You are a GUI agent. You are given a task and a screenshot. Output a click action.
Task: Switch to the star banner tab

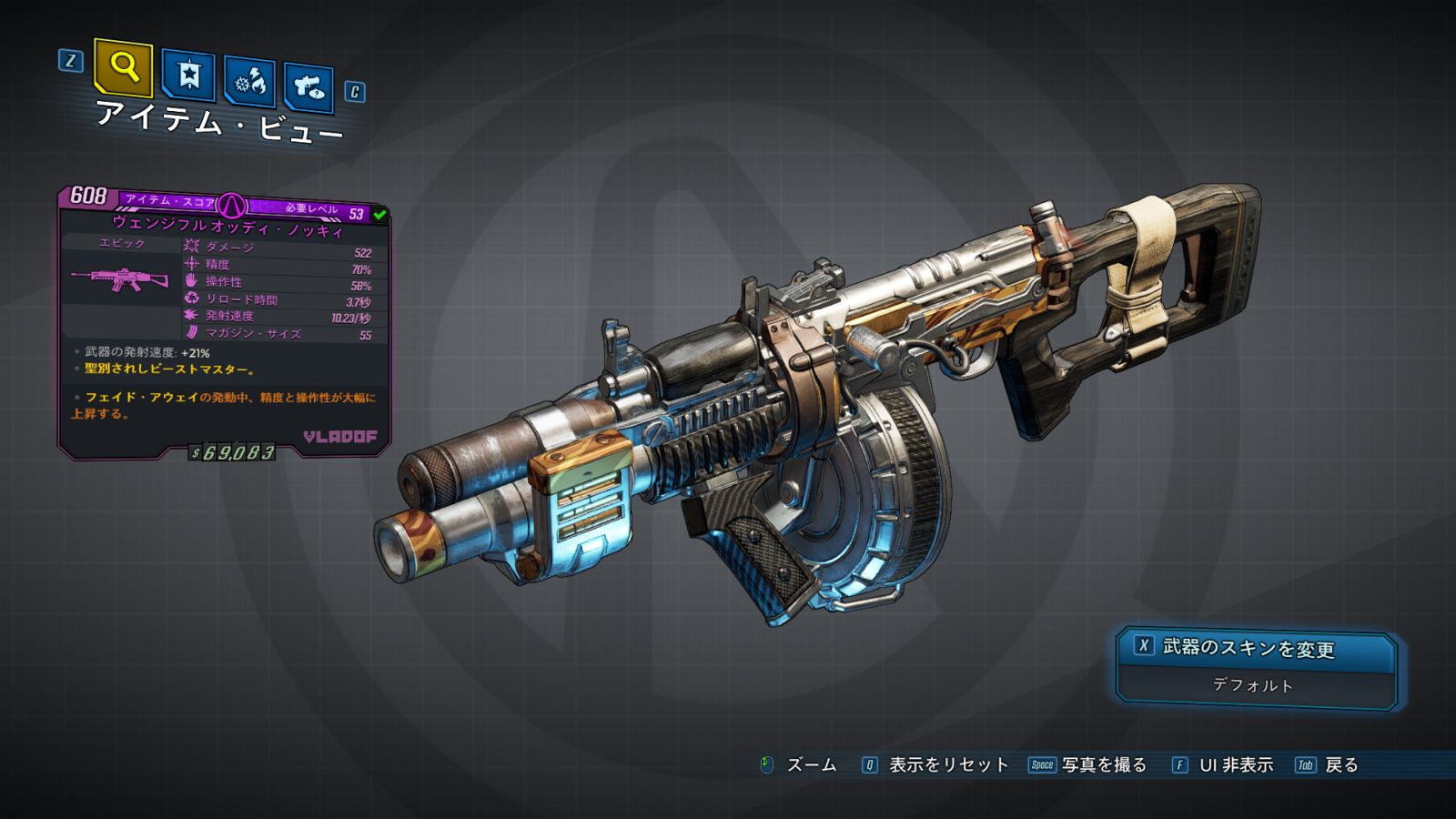pos(188,75)
